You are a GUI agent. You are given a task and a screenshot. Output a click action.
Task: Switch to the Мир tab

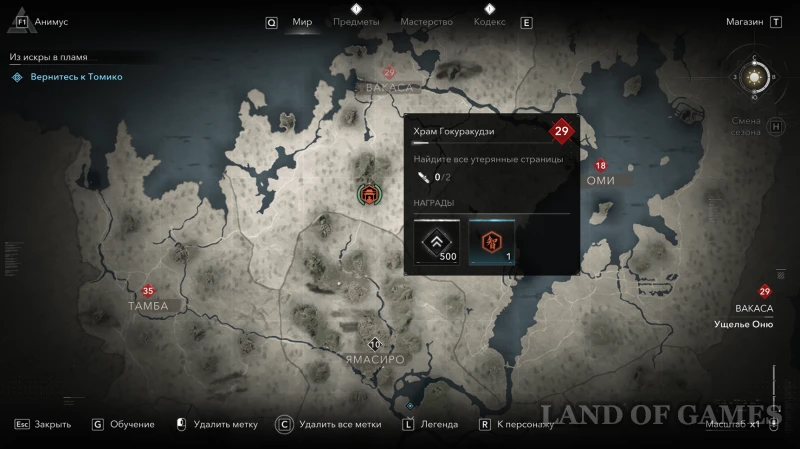point(302,22)
